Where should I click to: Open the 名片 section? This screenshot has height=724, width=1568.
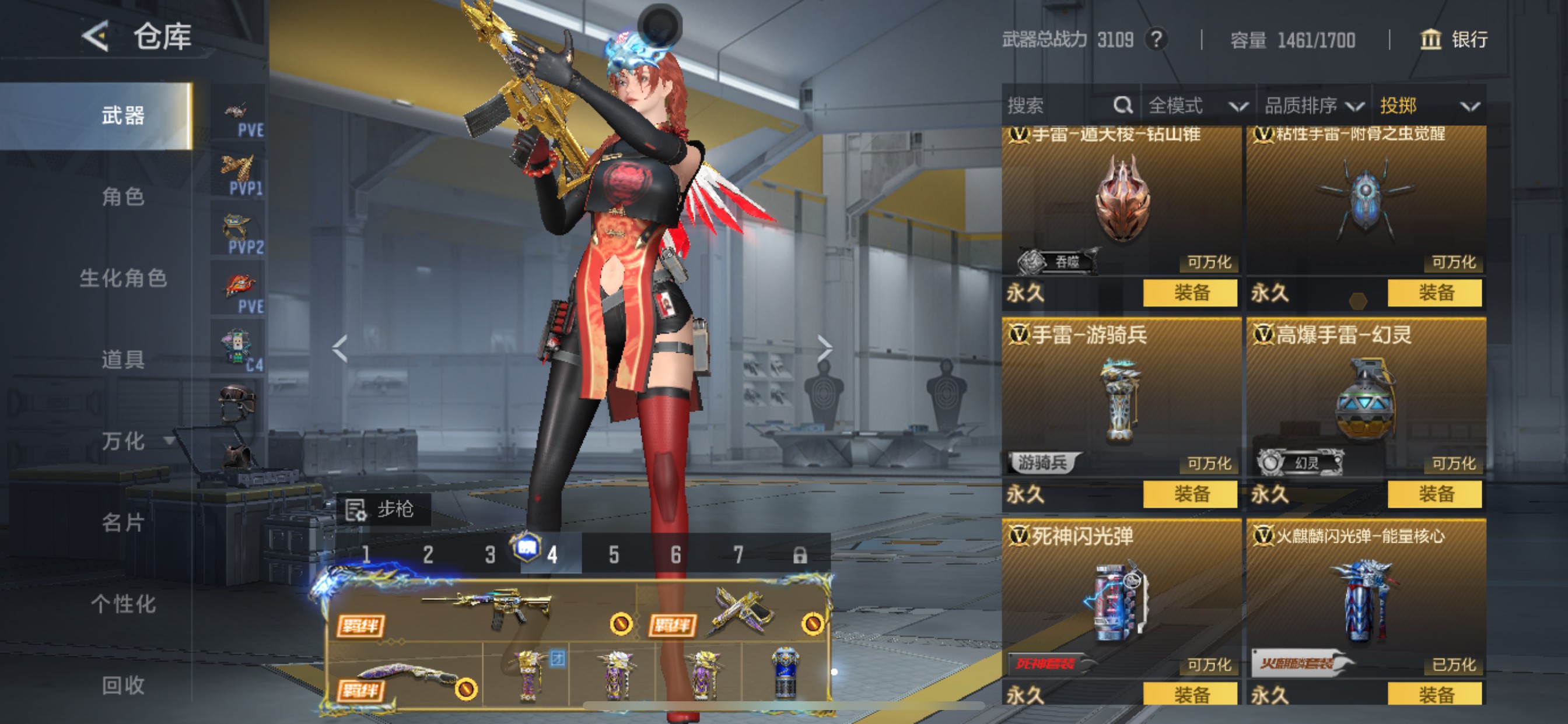point(123,522)
